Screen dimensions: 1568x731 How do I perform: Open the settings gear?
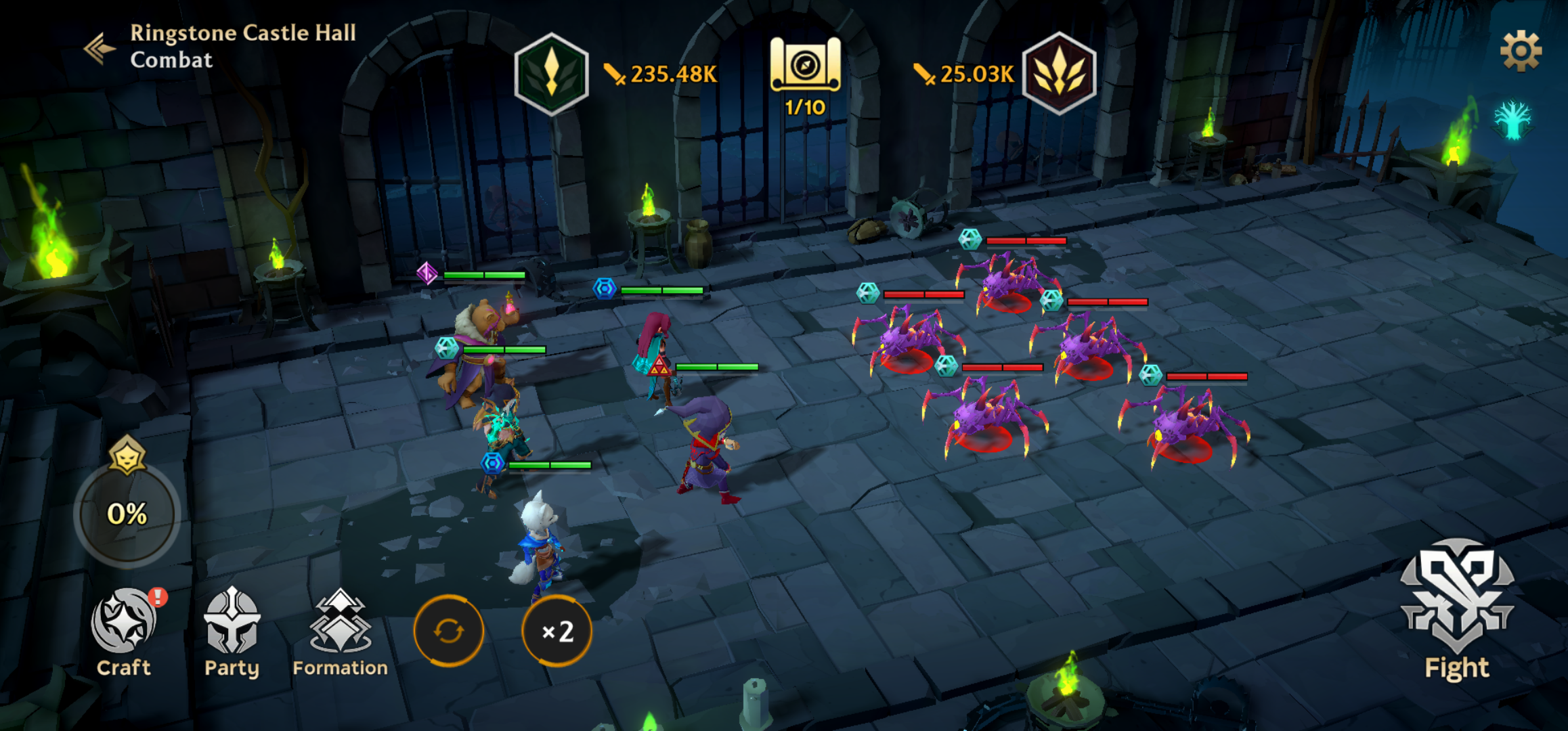[x=1521, y=51]
